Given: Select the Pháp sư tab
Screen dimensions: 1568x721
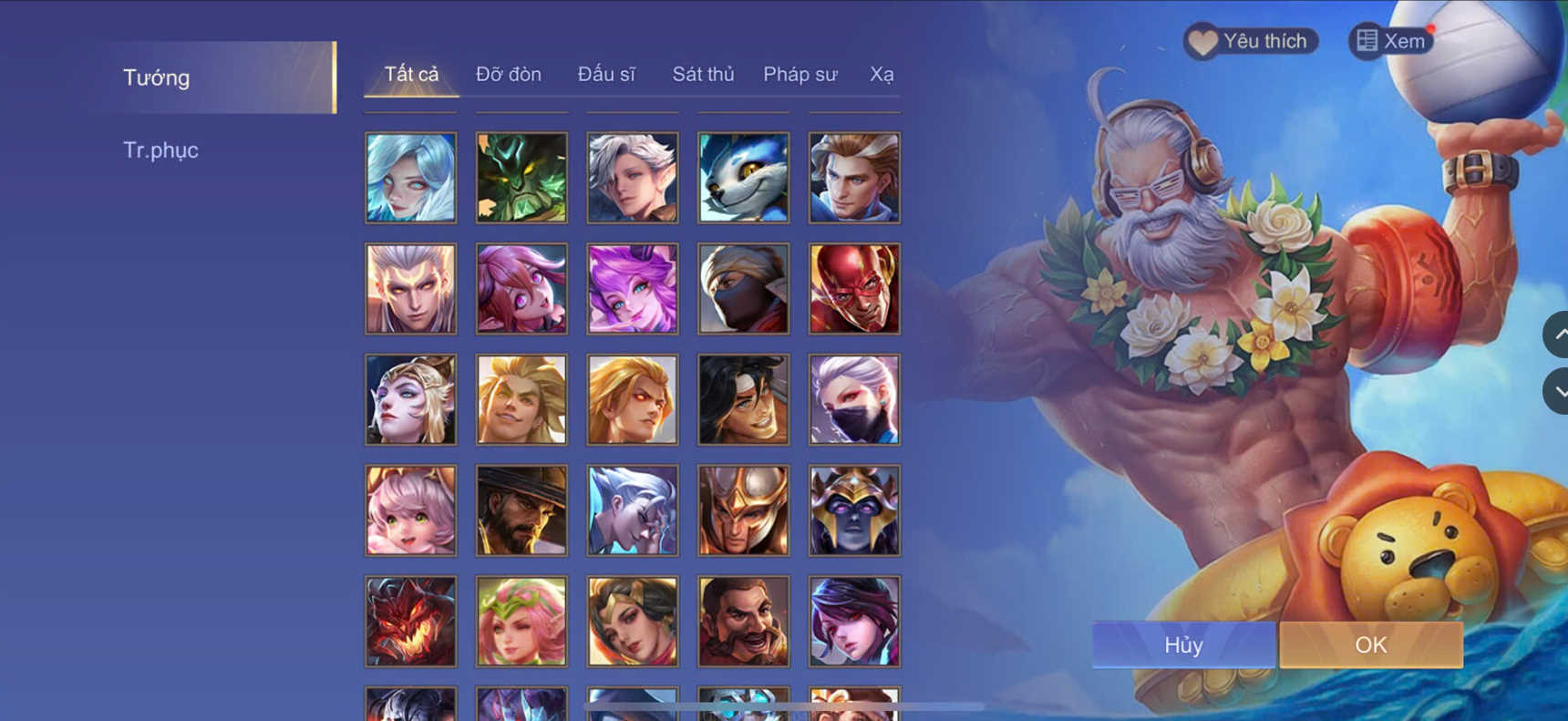Looking at the screenshot, I should point(799,74).
